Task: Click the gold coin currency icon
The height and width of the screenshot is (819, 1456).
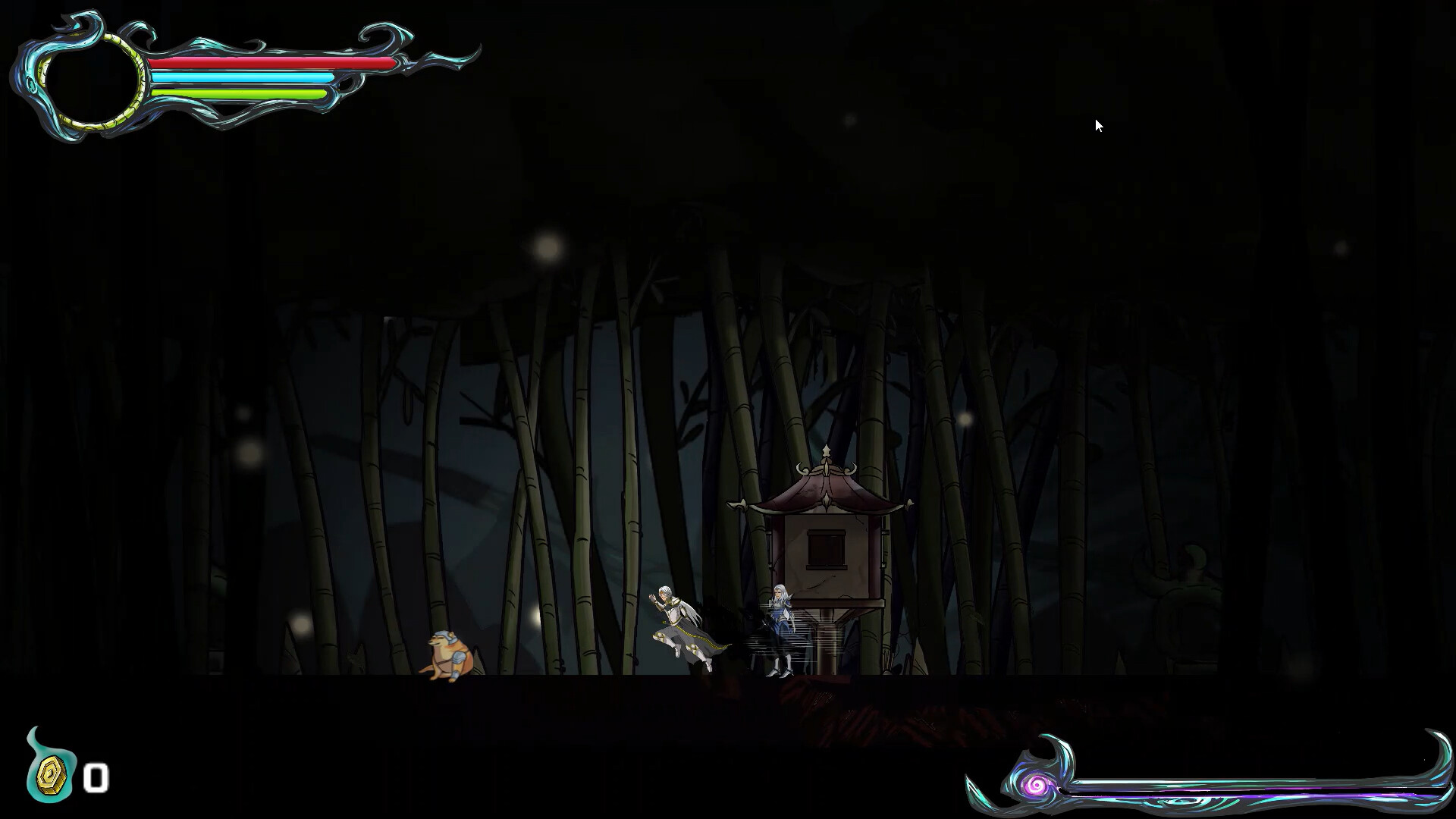Action: tap(51, 776)
